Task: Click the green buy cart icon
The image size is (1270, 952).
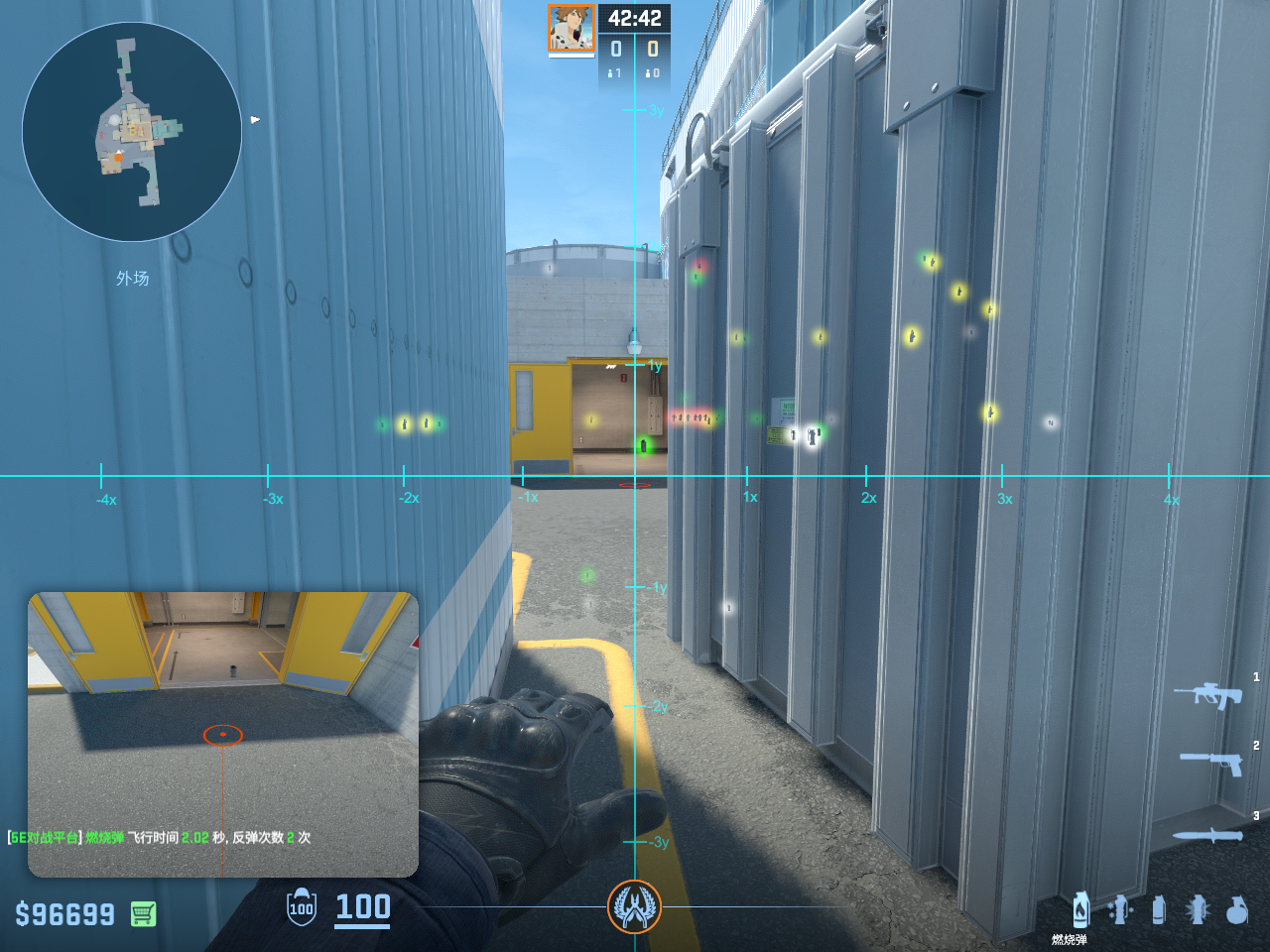Action: 143,913
